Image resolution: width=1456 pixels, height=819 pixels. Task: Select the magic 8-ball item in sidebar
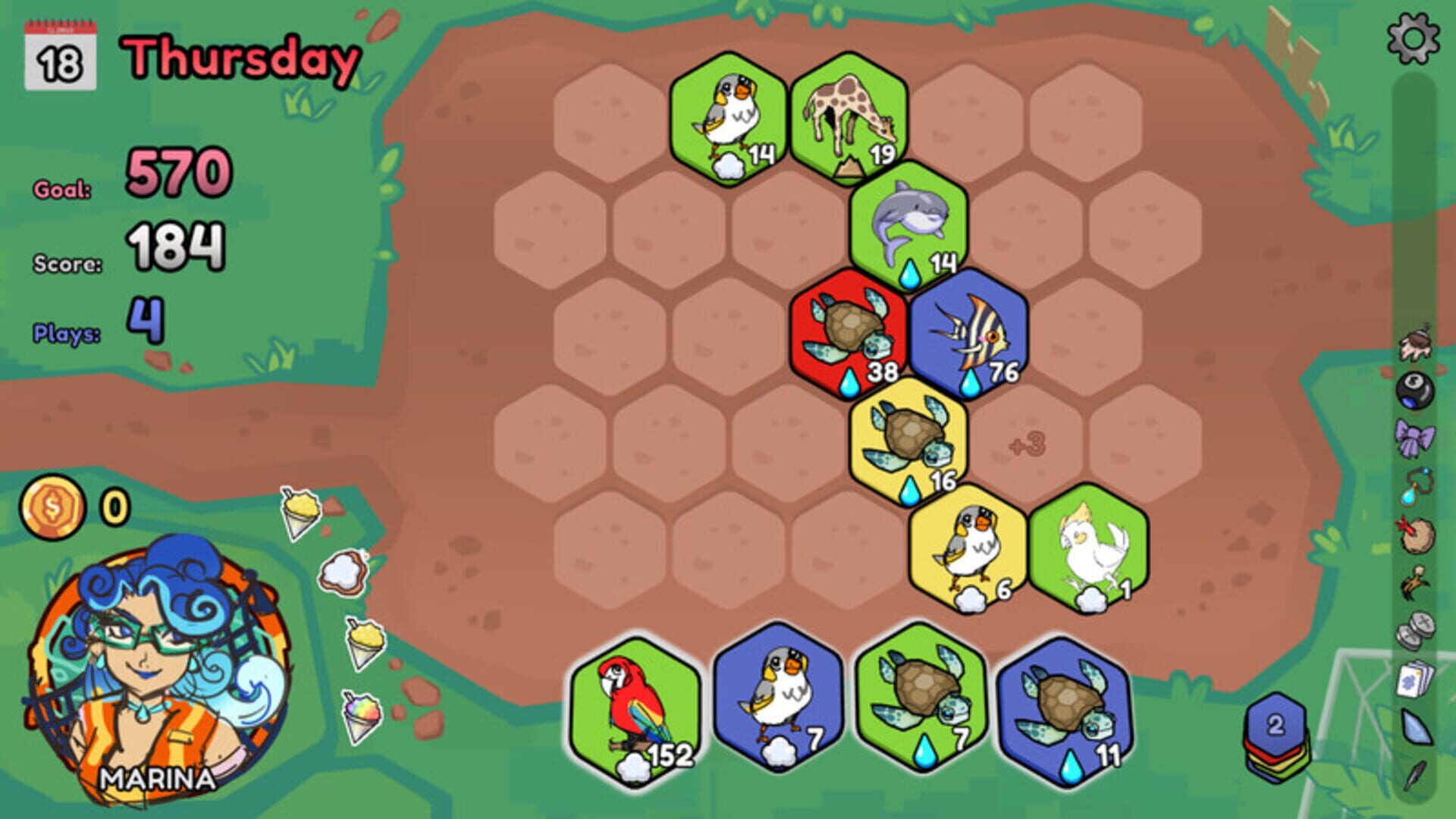[1414, 389]
